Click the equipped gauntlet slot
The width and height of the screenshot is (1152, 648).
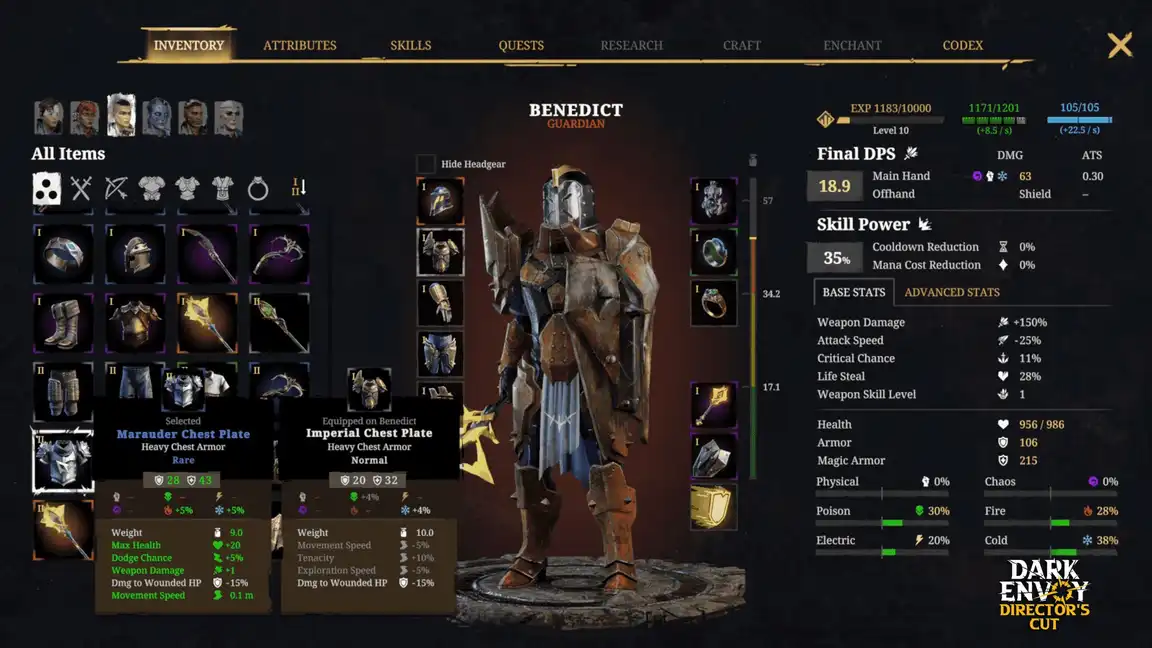click(440, 302)
